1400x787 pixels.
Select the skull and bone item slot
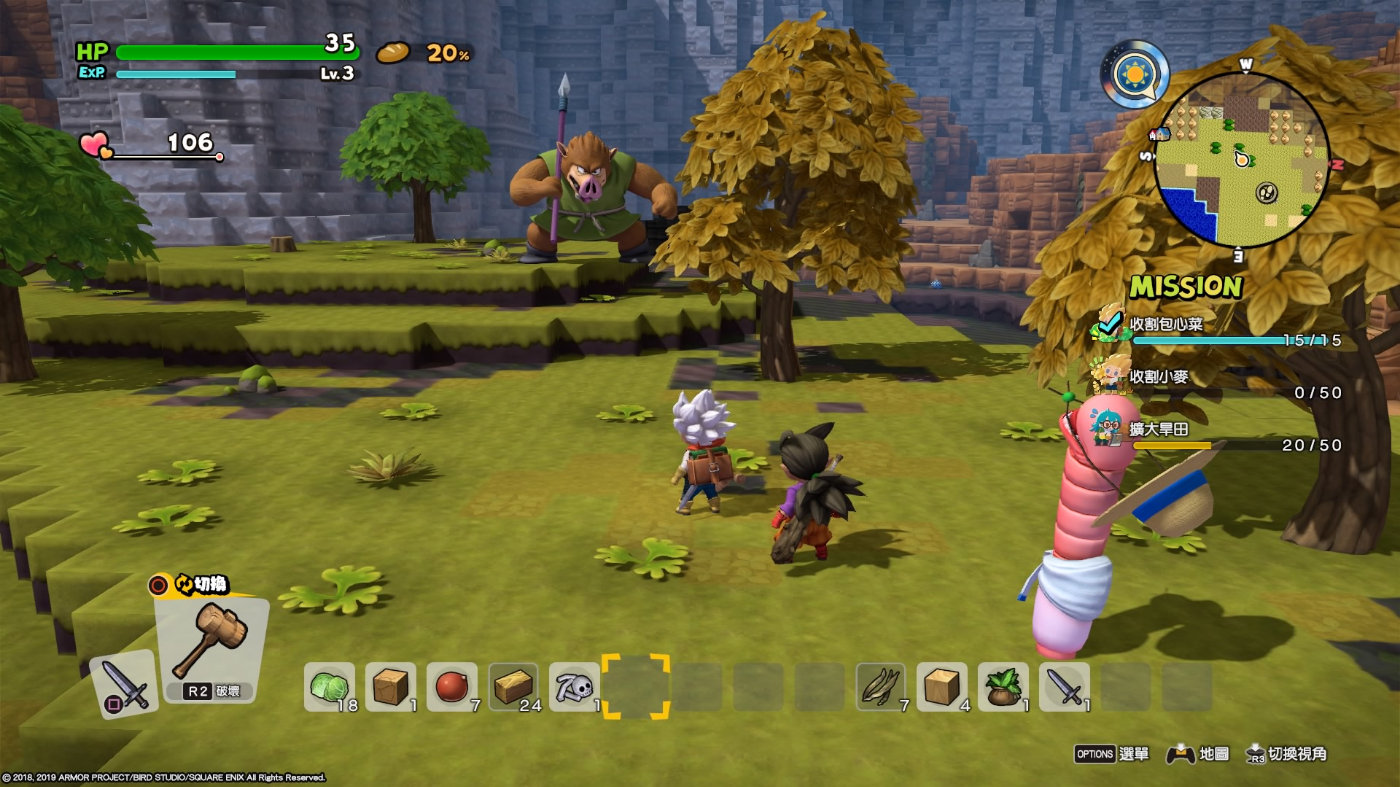[574, 687]
